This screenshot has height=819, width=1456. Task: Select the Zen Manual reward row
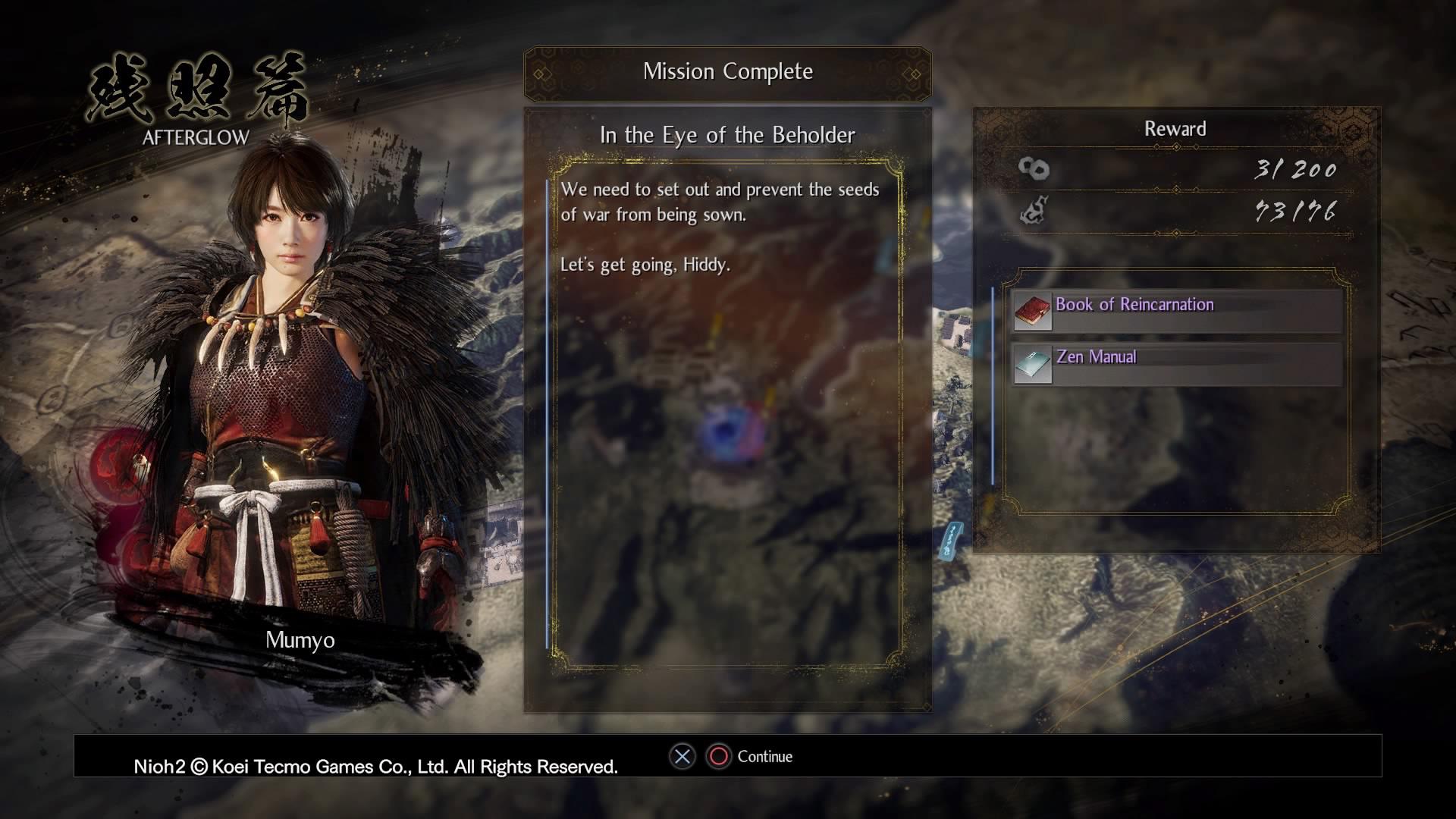(1177, 364)
